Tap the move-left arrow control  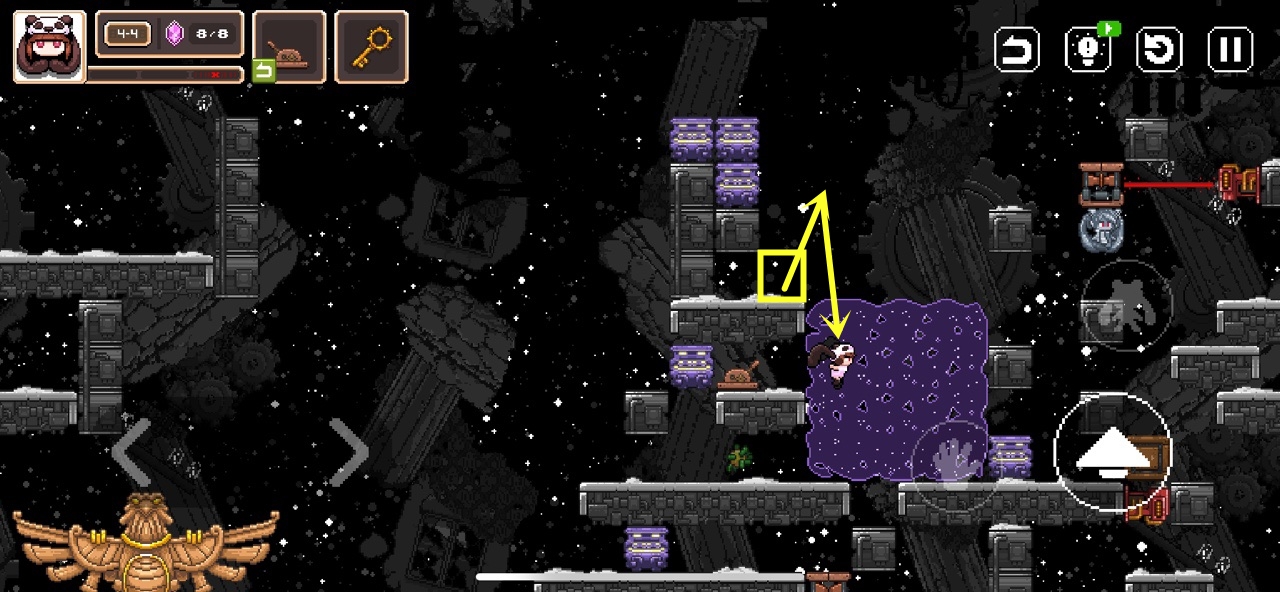[x=131, y=452]
